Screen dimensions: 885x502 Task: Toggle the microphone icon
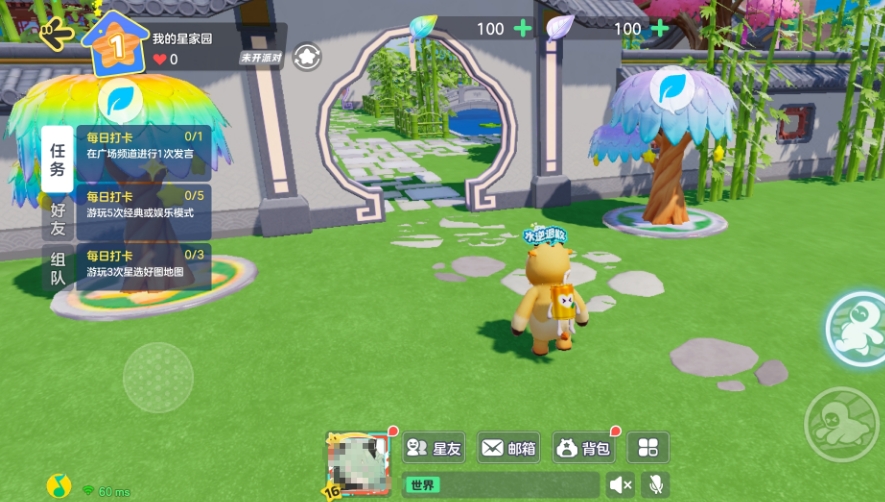(656, 485)
